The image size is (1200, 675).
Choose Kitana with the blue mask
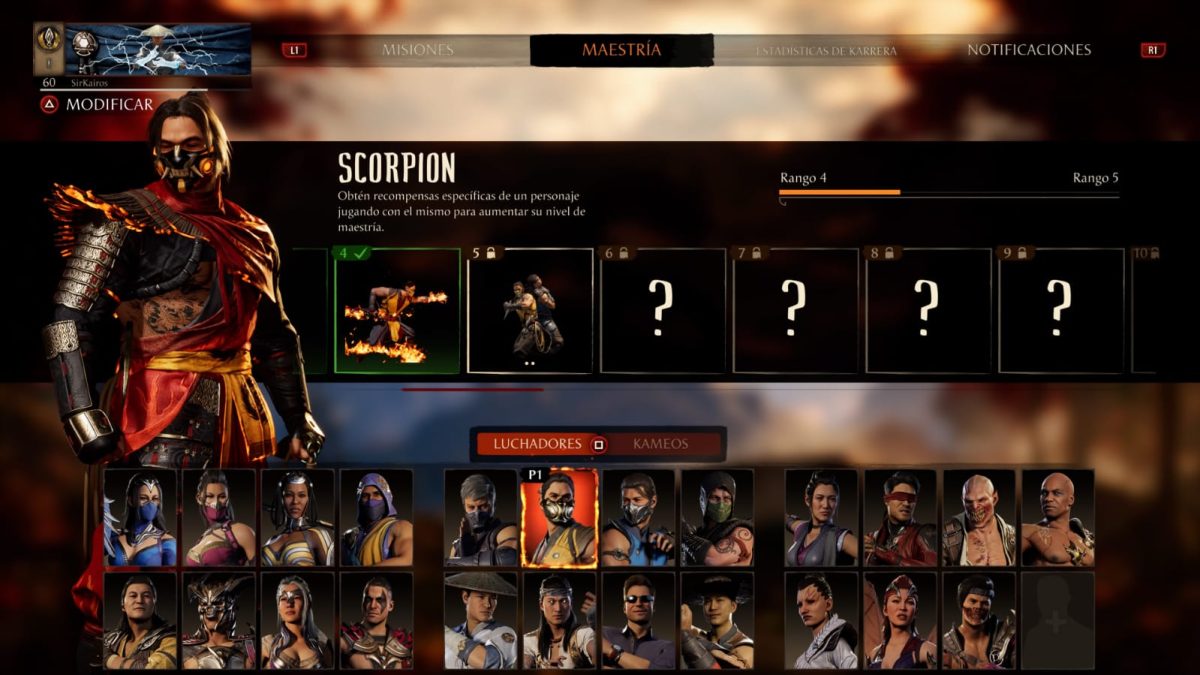[141, 518]
